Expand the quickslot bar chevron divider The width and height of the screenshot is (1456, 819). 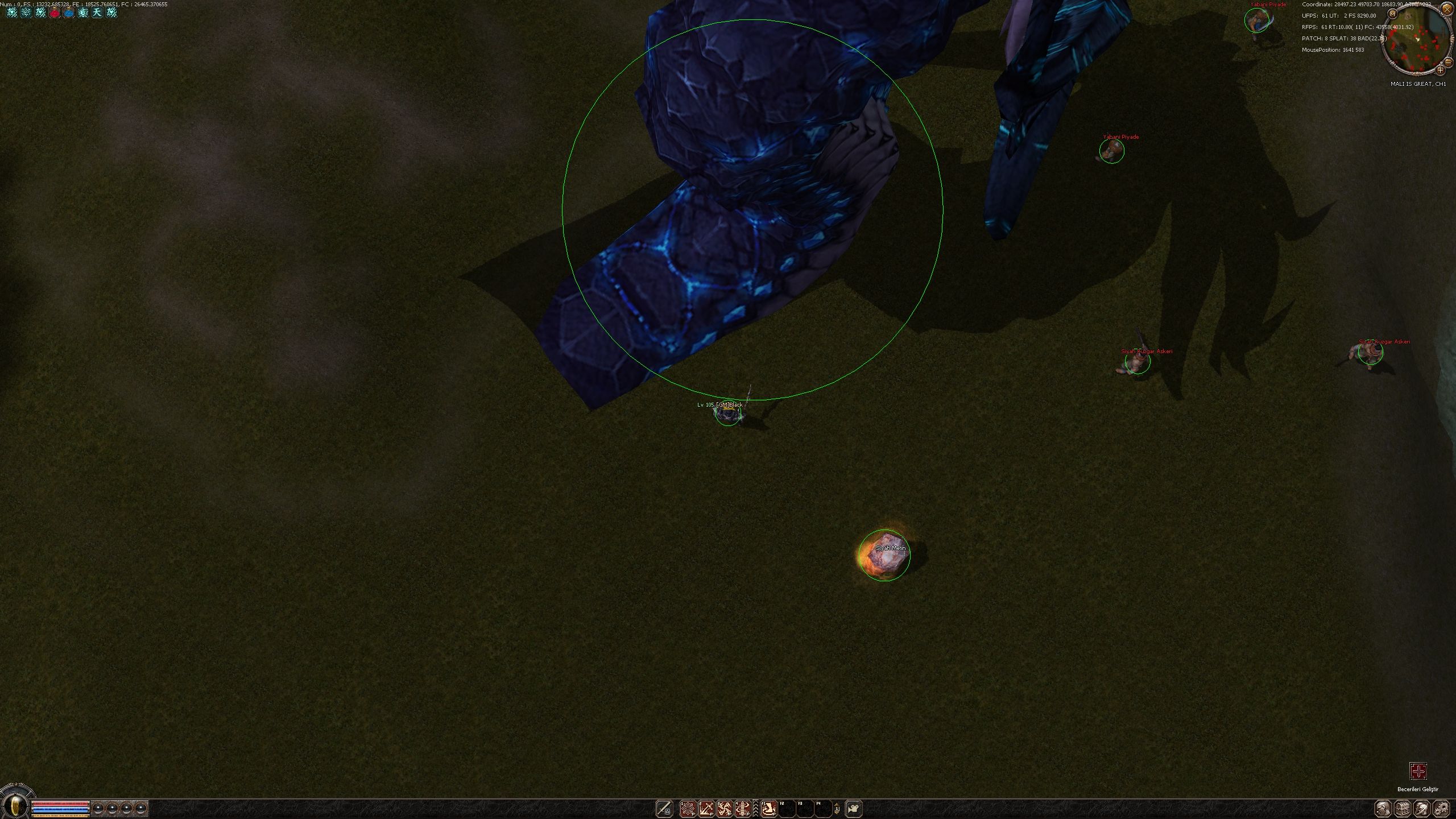pyautogui.click(x=756, y=808)
